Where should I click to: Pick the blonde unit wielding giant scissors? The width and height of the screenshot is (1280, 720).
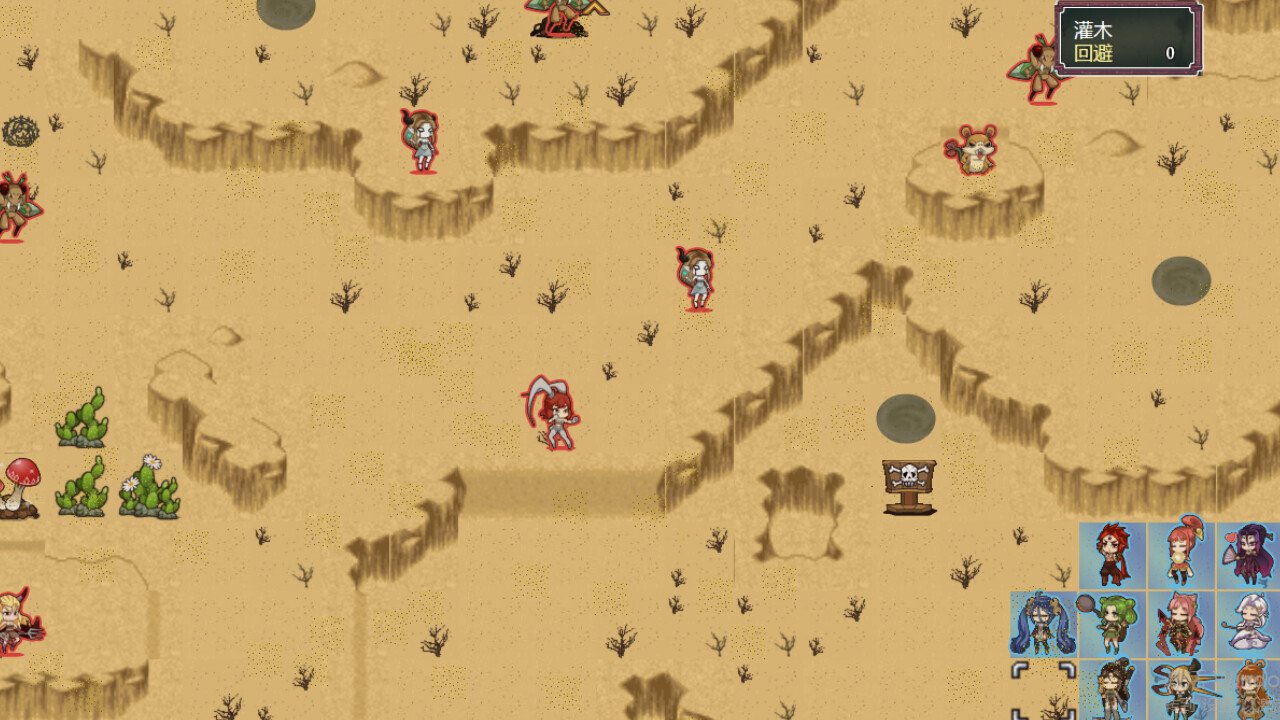click(x=1181, y=690)
